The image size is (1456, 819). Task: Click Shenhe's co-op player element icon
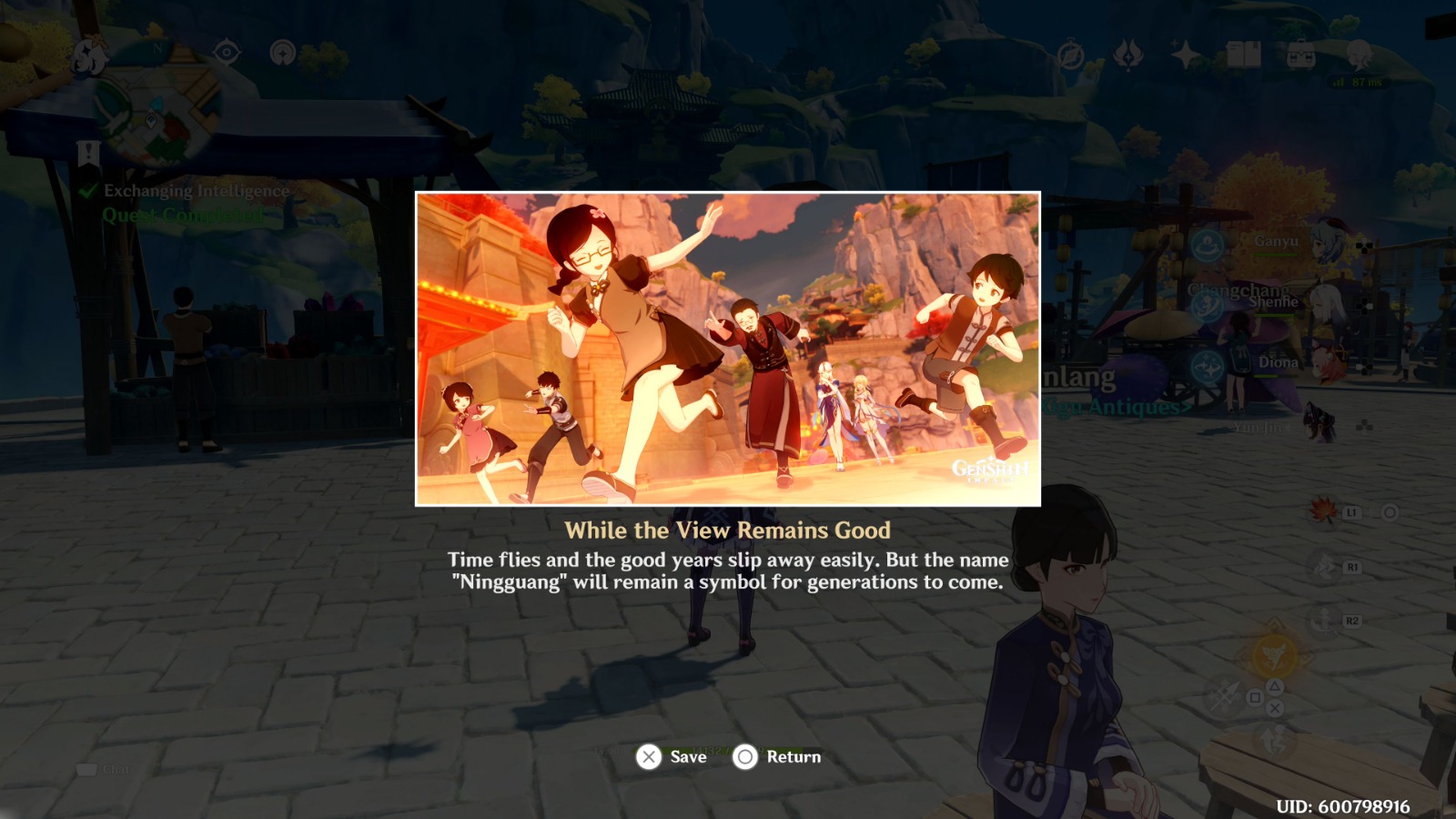[x=1207, y=306]
